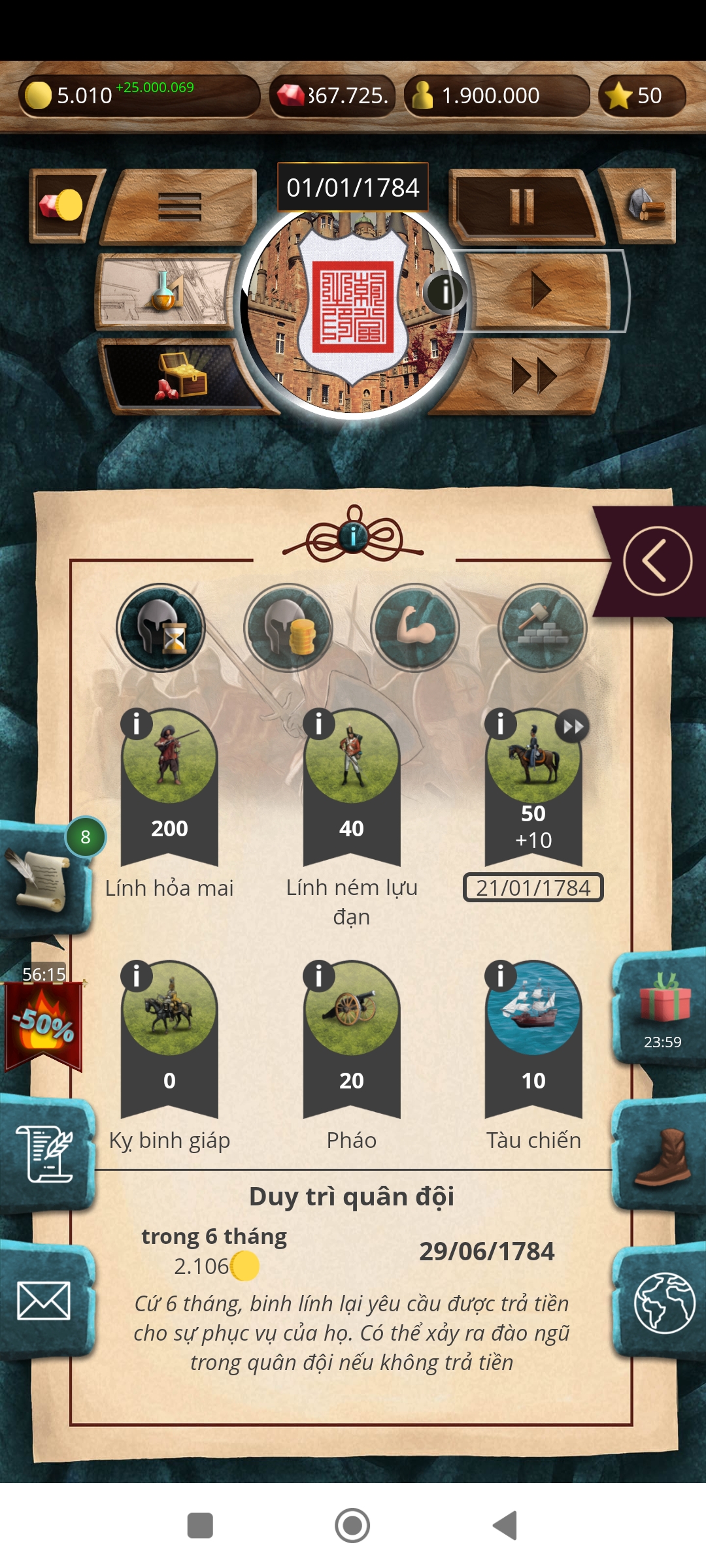Select the Lính hỏa mai unit
Viewport: 706px width, 1568px height.
point(169,758)
